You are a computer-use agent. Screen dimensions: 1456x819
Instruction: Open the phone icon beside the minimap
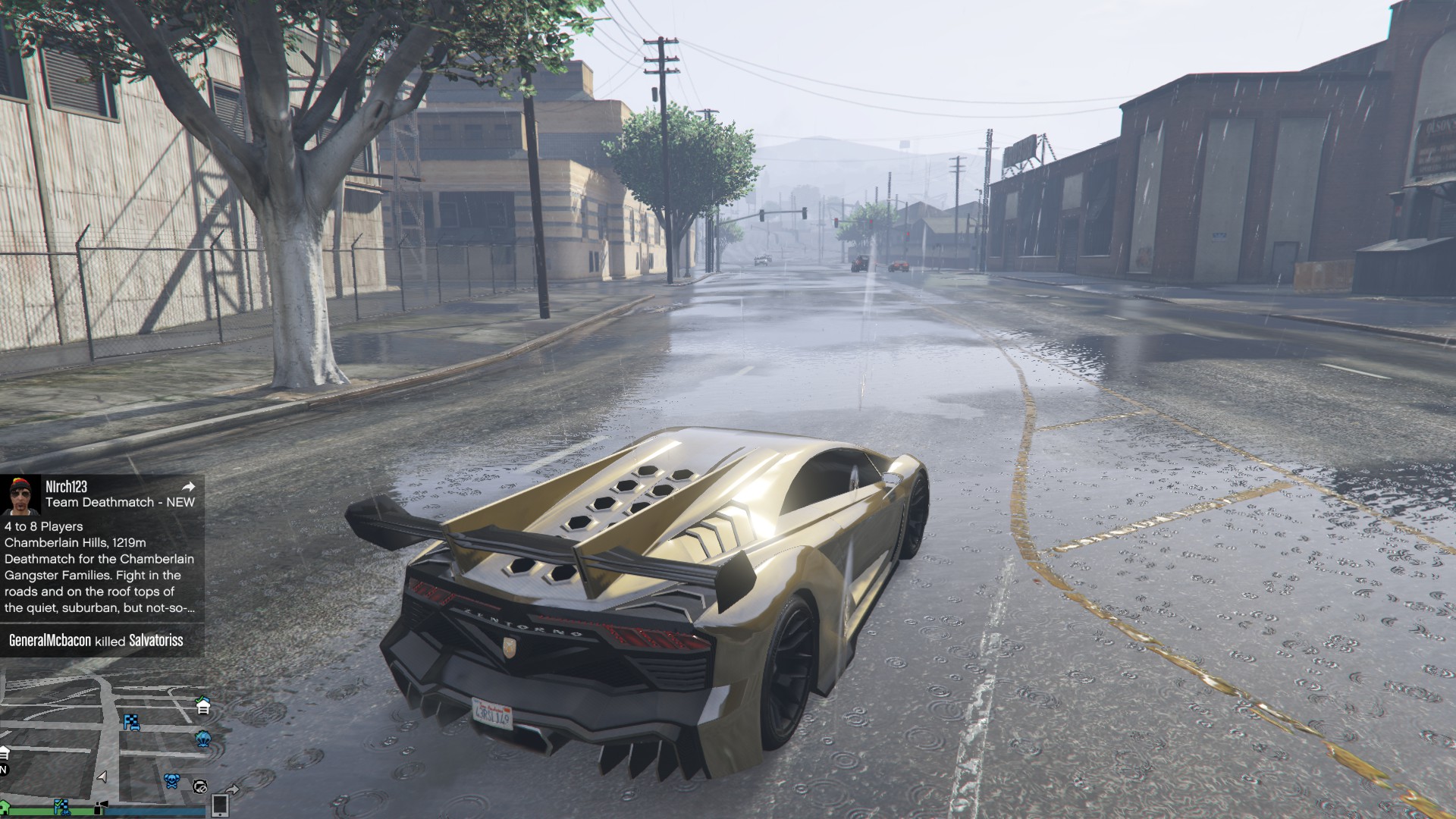(x=220, y=805)
